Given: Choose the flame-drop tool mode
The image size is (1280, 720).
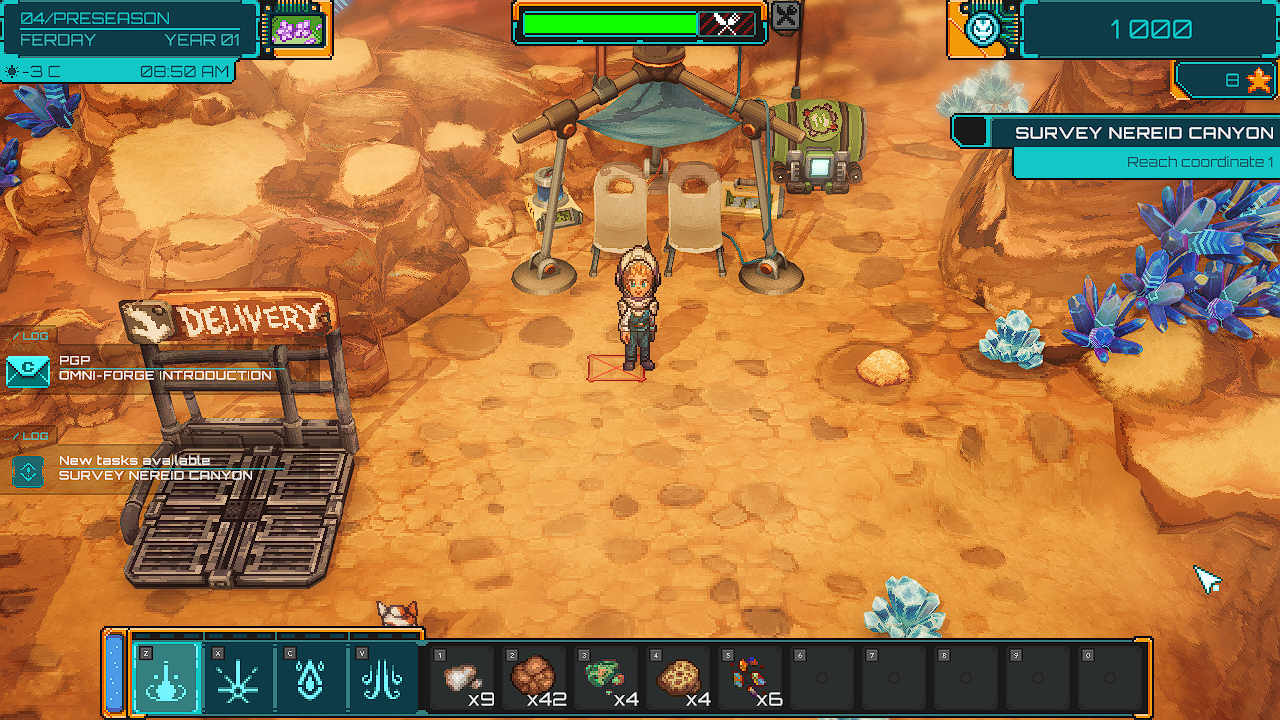Looking at the screenshot, I should click(310, 676).
